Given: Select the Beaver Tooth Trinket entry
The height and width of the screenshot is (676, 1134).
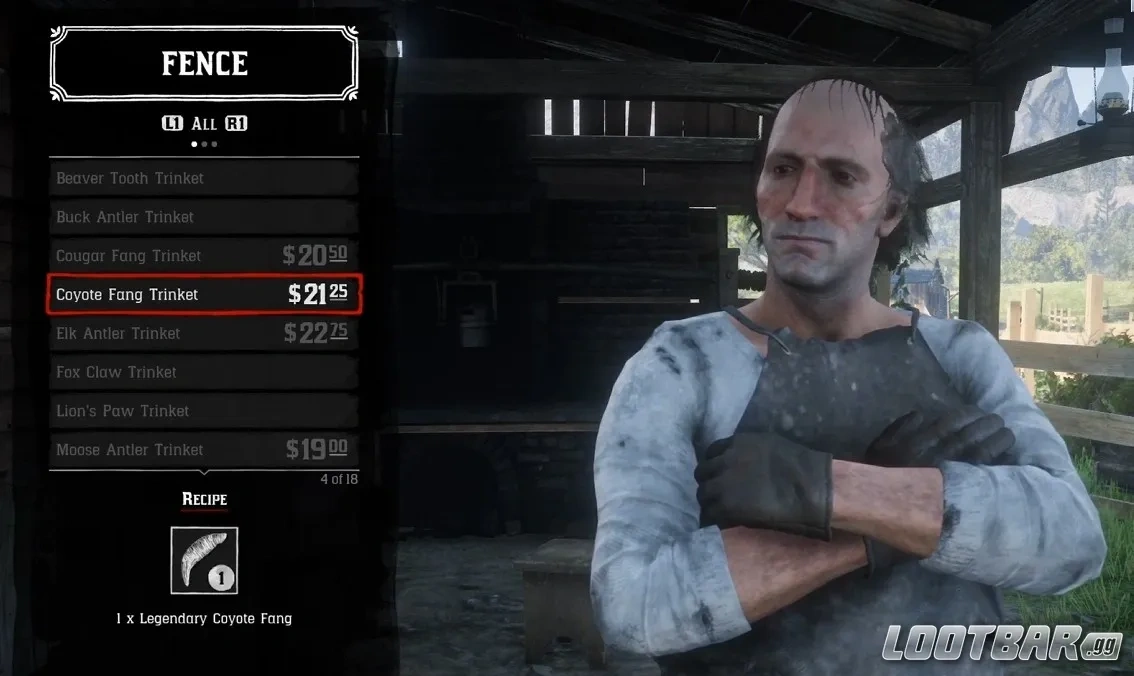Looking at the screenshot, I should coord(204,178).
